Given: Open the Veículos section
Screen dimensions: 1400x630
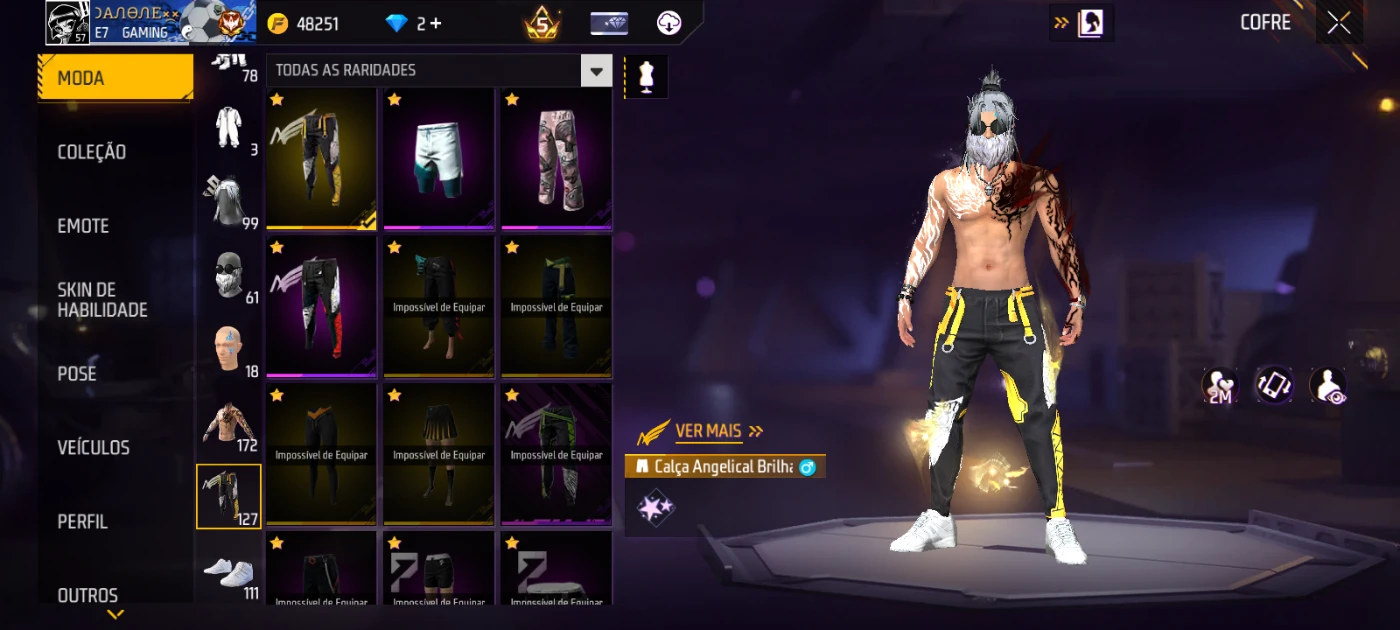Looking at the screenshot, I should [x=94, y=447].
